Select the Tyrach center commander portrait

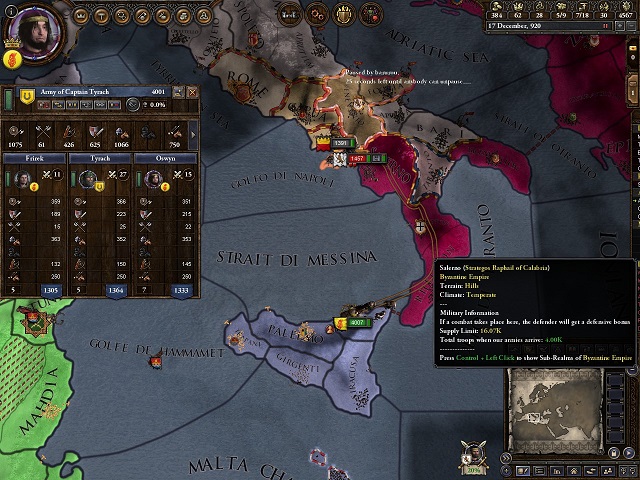tap(87, 179)
